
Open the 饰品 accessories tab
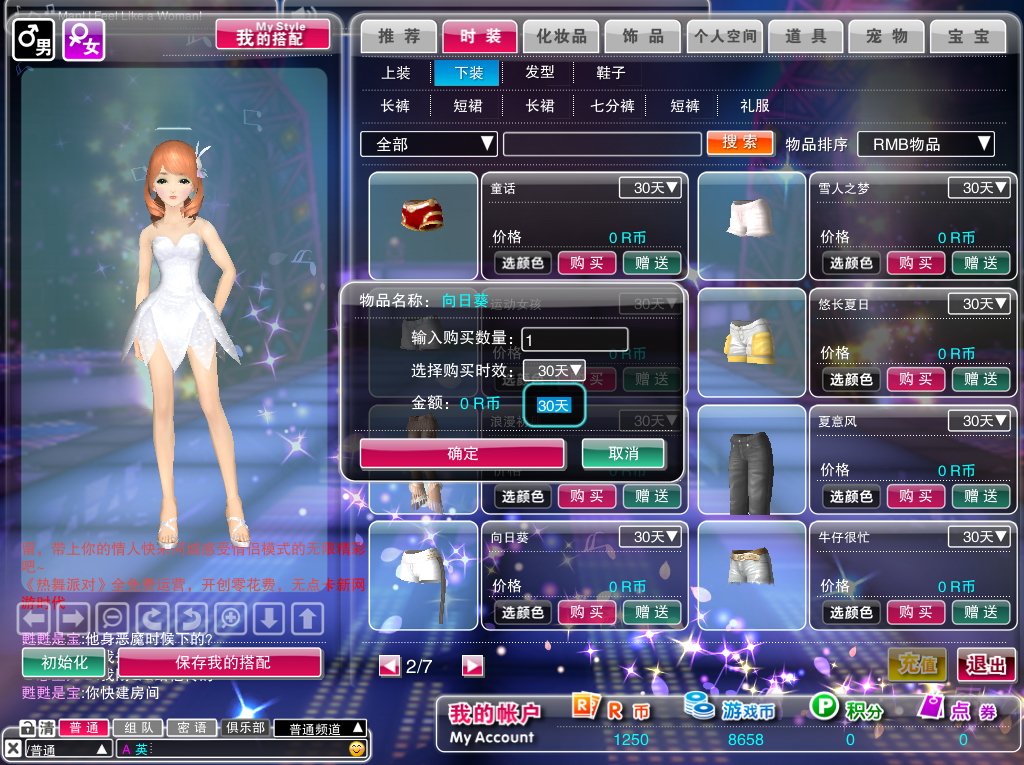coord(643,36)
